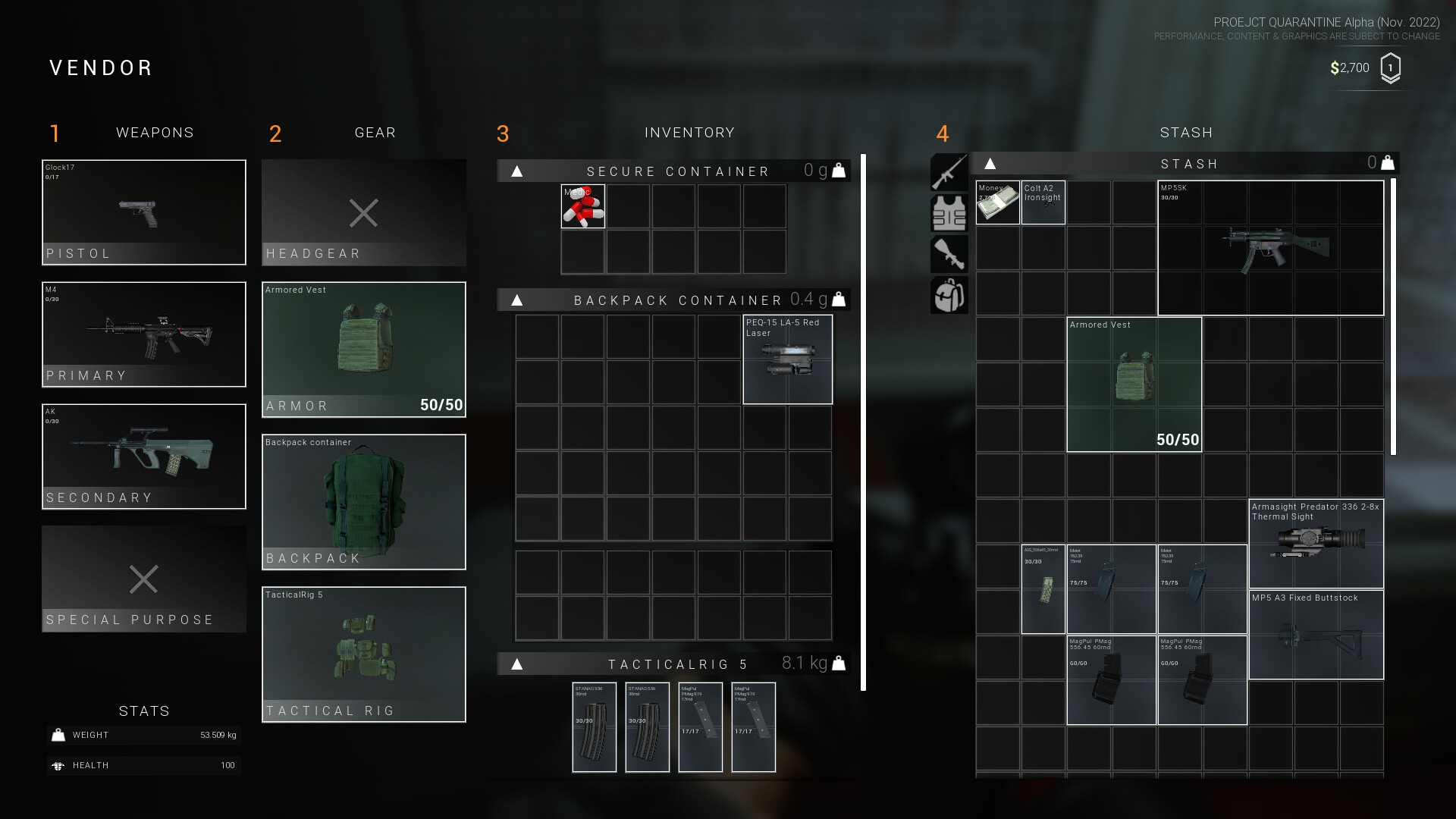Select the backpack filter icon
Screen dimensions: 1456x819
(x=949, y=295)
